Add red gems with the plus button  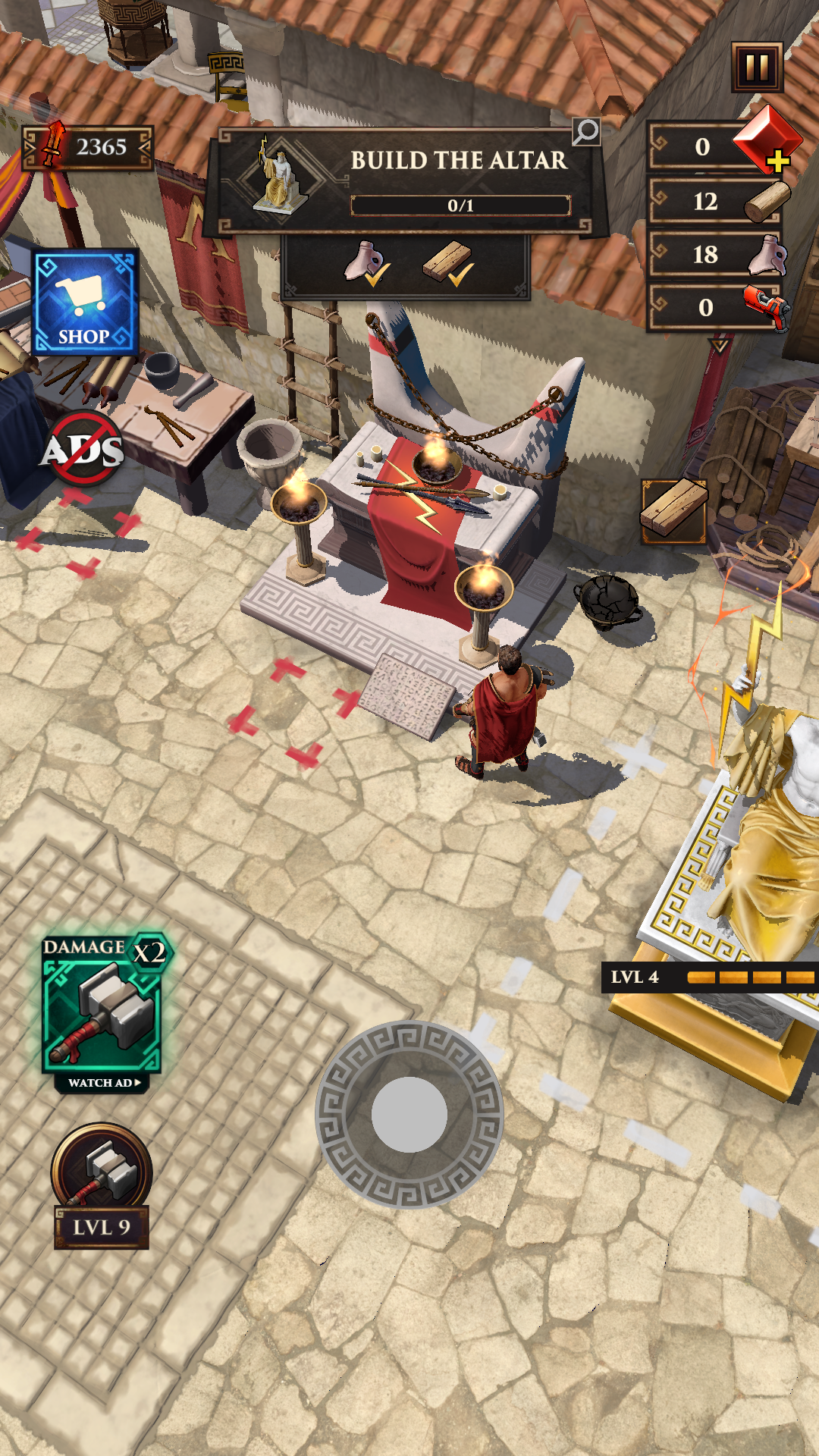pos(778,161)
